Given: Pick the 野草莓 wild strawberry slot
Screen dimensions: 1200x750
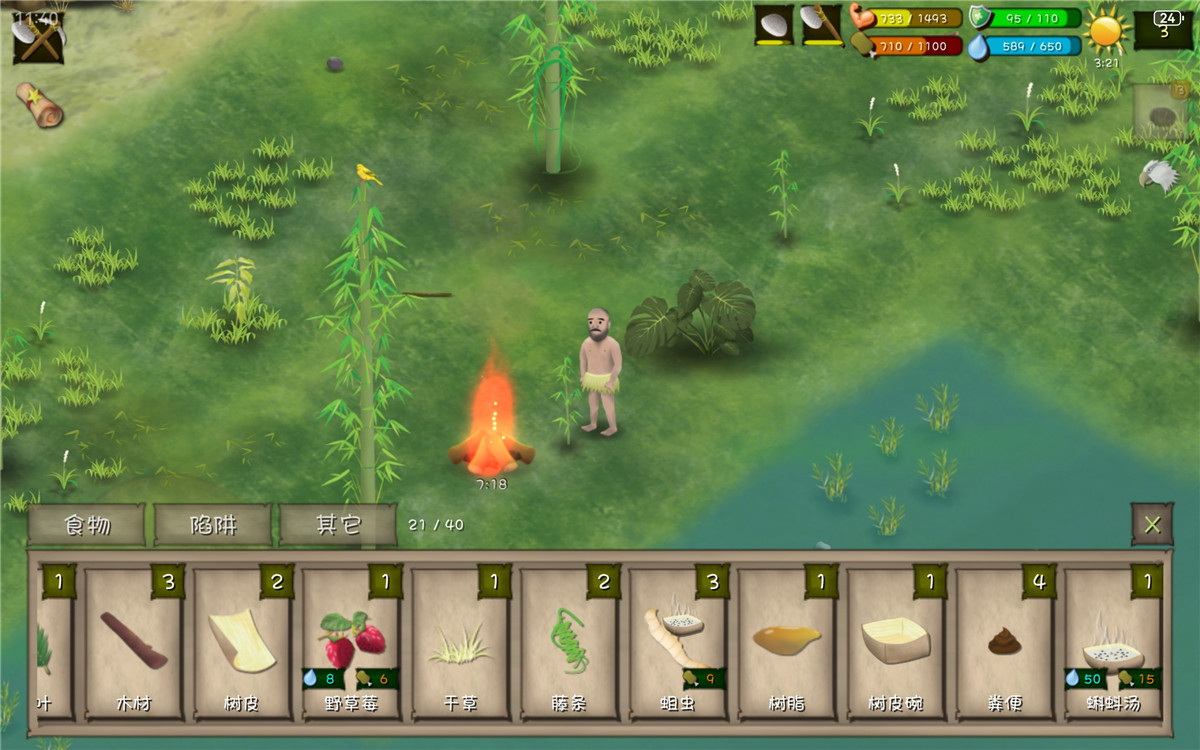Looking at the screenshot, I should click(x=351, y=644).
